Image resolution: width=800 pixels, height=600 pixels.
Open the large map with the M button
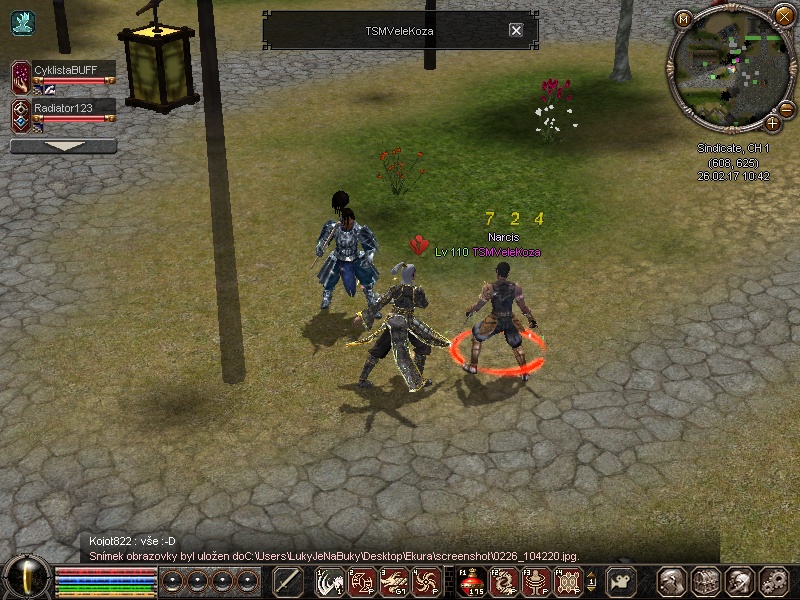coord(684,19)
